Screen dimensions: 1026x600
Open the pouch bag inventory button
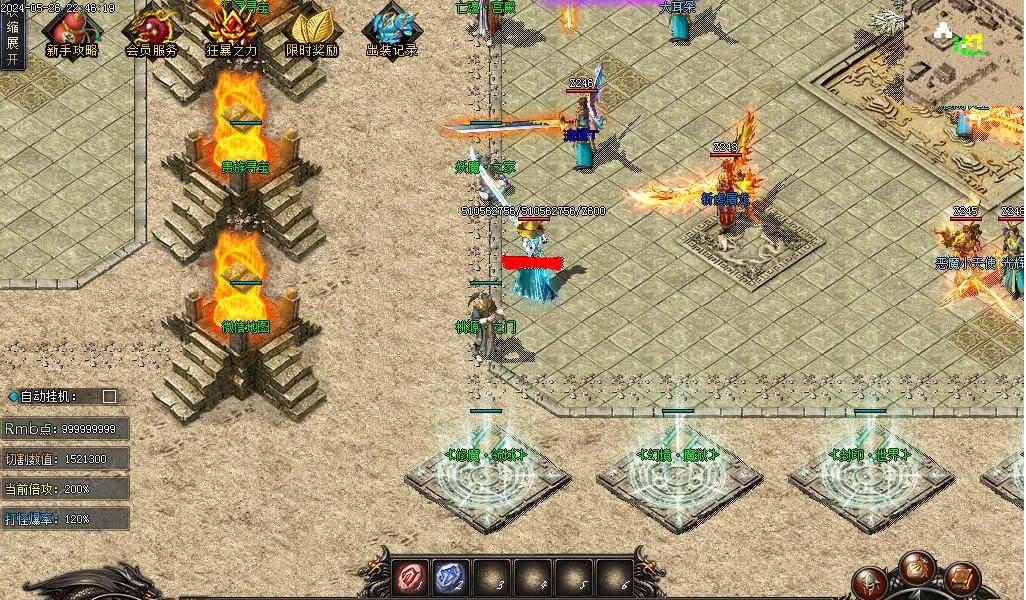[x=916, y=567]
